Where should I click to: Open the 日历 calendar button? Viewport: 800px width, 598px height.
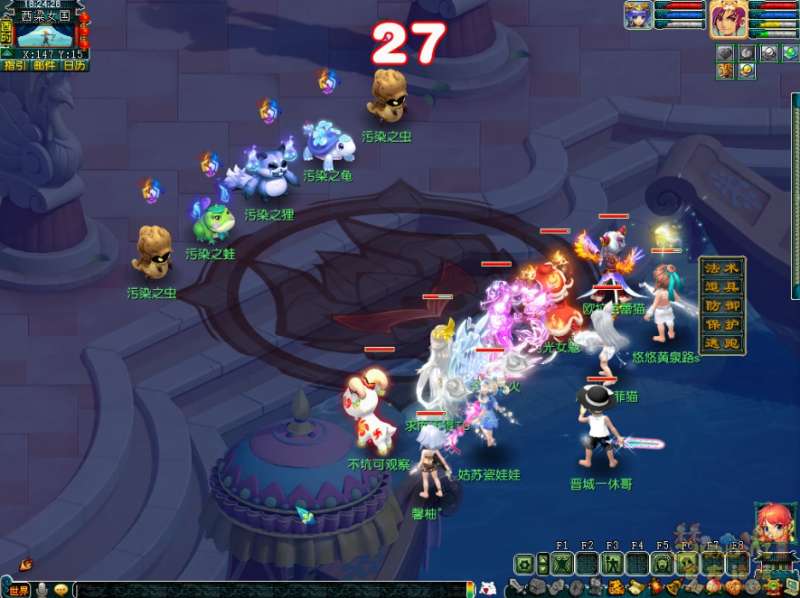click(74, 66)
